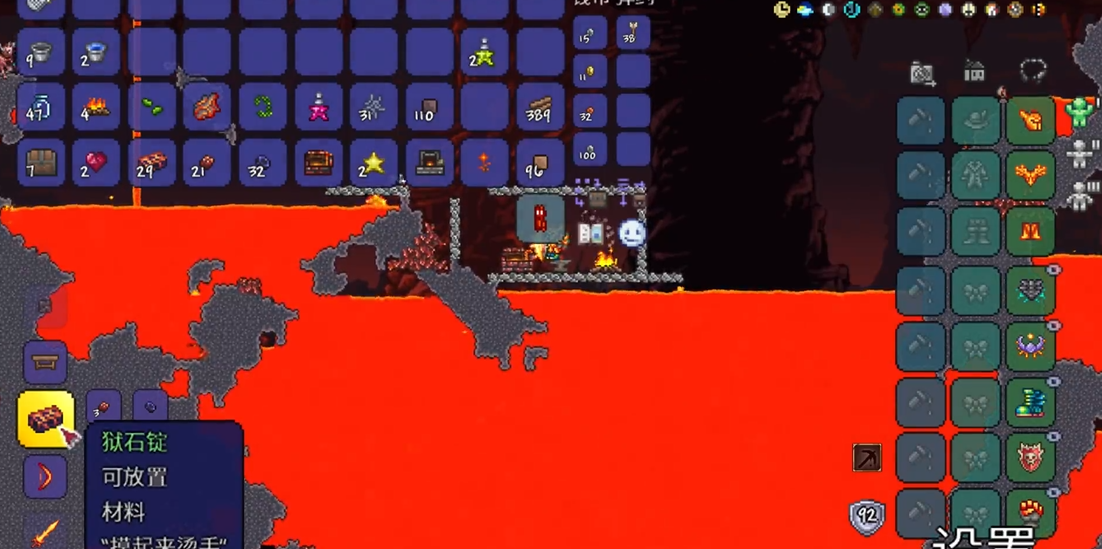Open the housing menu house icon
This screenshot has height=549, width=1102.
pos(974,72)
